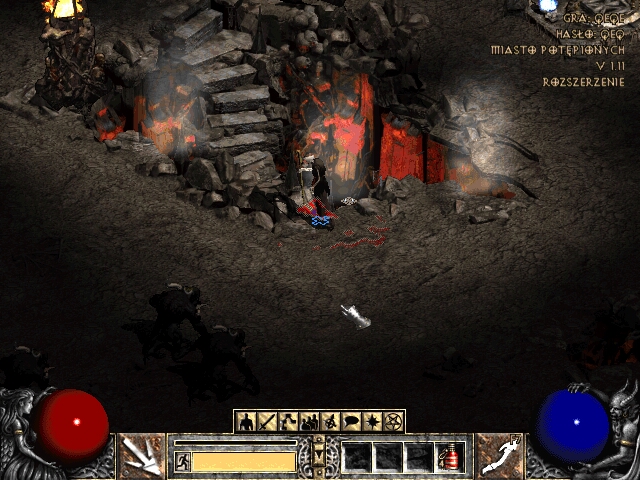Screen dimensions: 640x480
Task: Select the right skill button marked F7
Action: click(499, 455)
